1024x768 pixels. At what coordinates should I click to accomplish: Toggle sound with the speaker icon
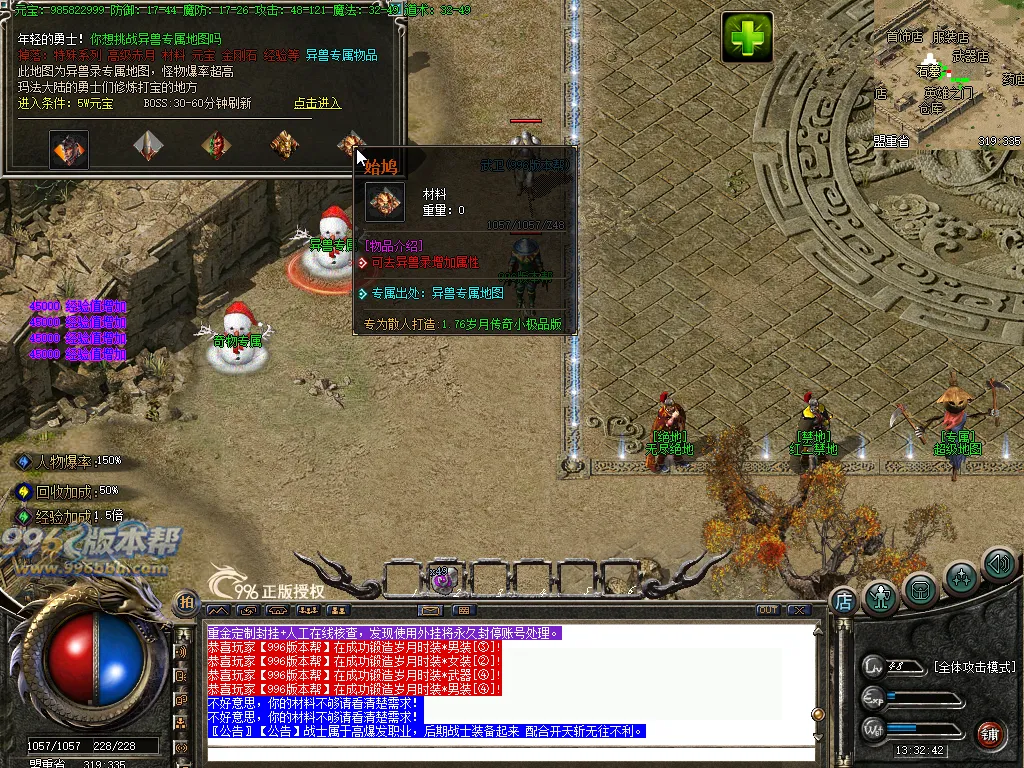[x=998, y=564]
